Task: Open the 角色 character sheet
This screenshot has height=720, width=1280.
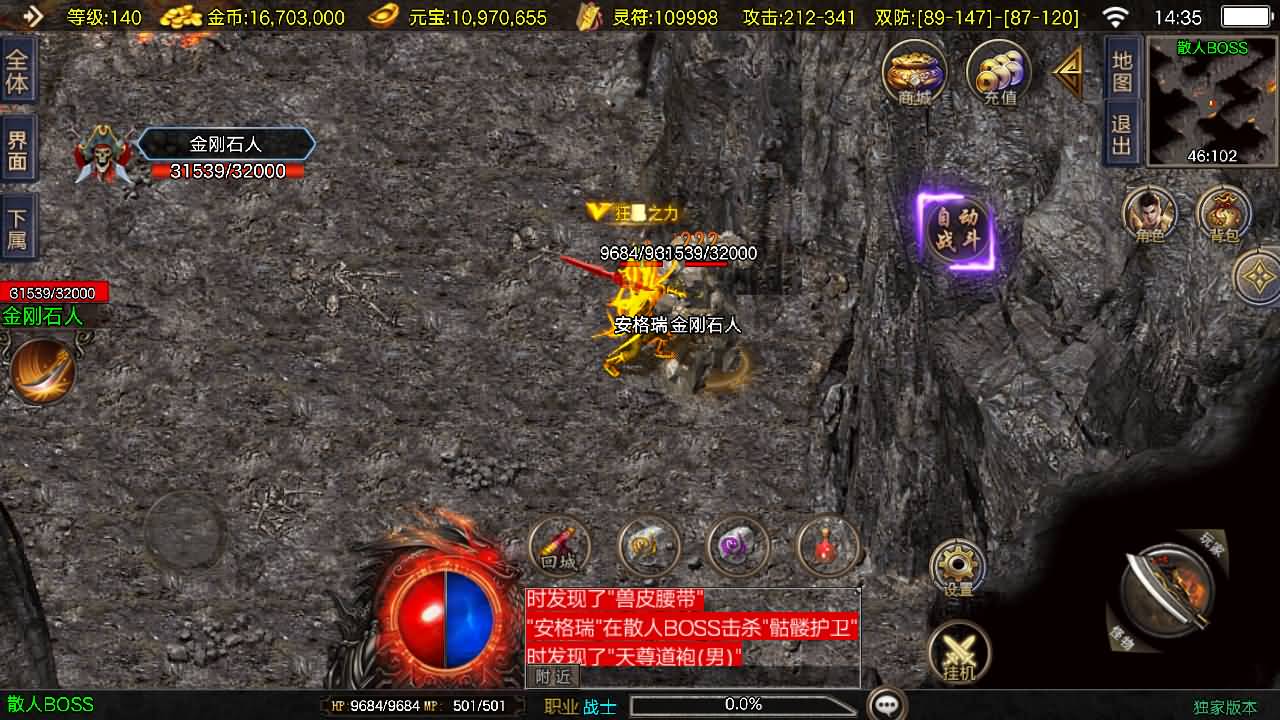Action: (x=1149, y=215)
